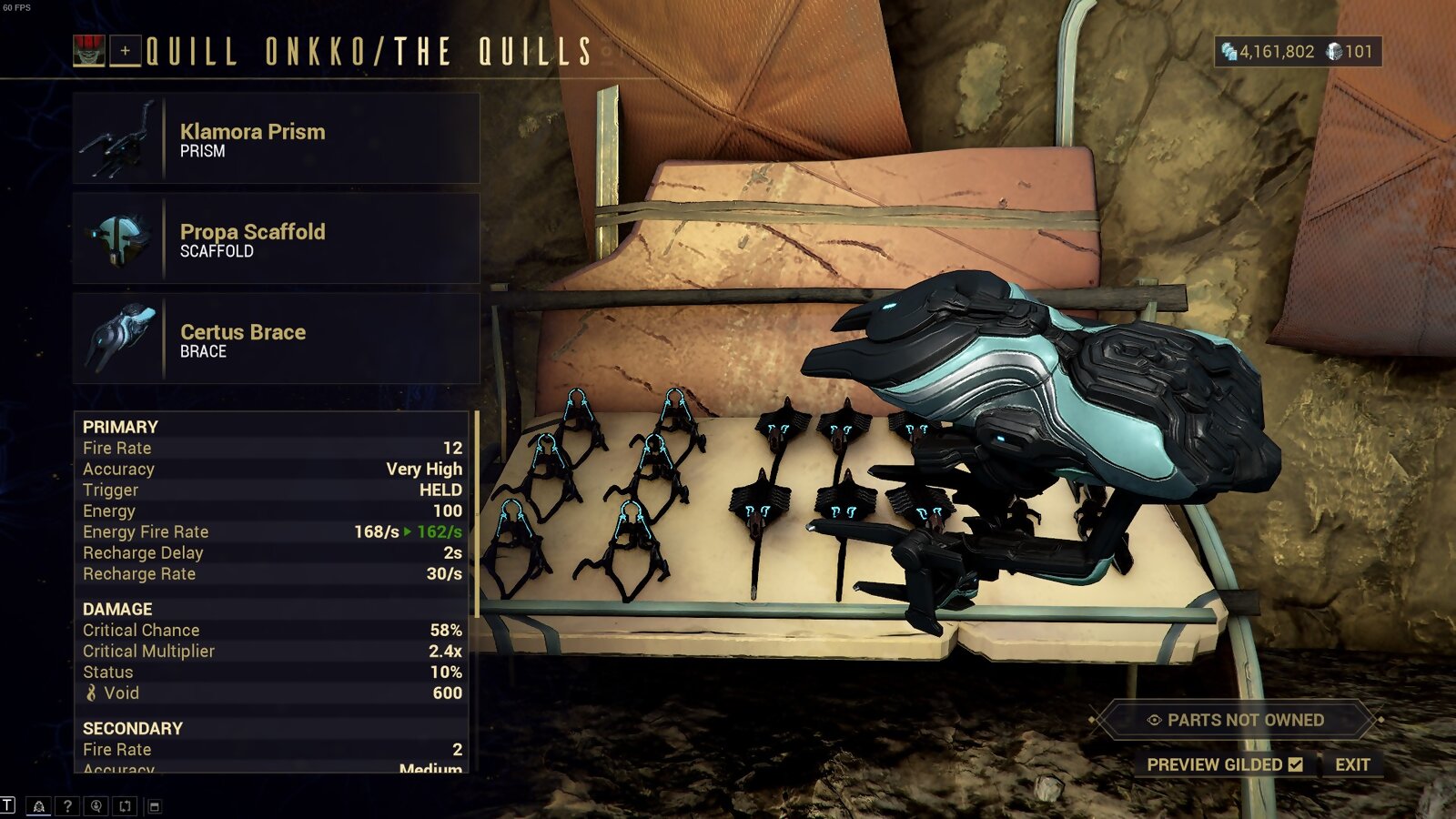Click Quill Onkko's portrait thumbnail
Viewport: 1456px width, 819px height.
(88, 50)
